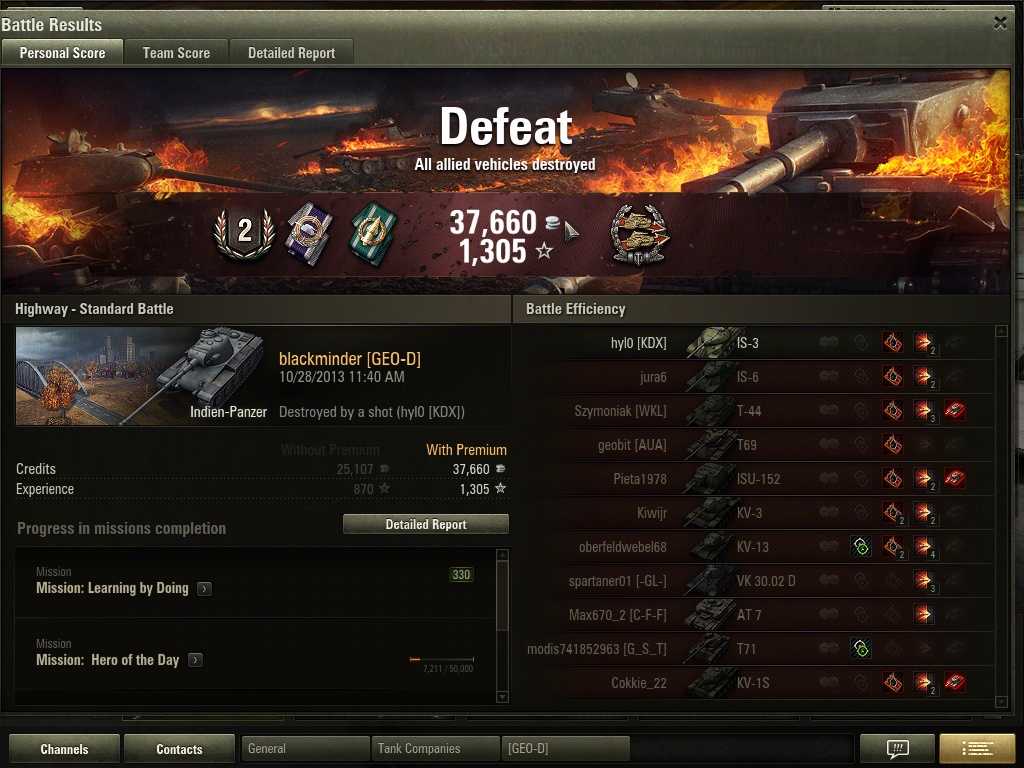The image size is (1024, 768).
Task: Click the tank platoon achievement medal
Action: (x=640, y=236)
